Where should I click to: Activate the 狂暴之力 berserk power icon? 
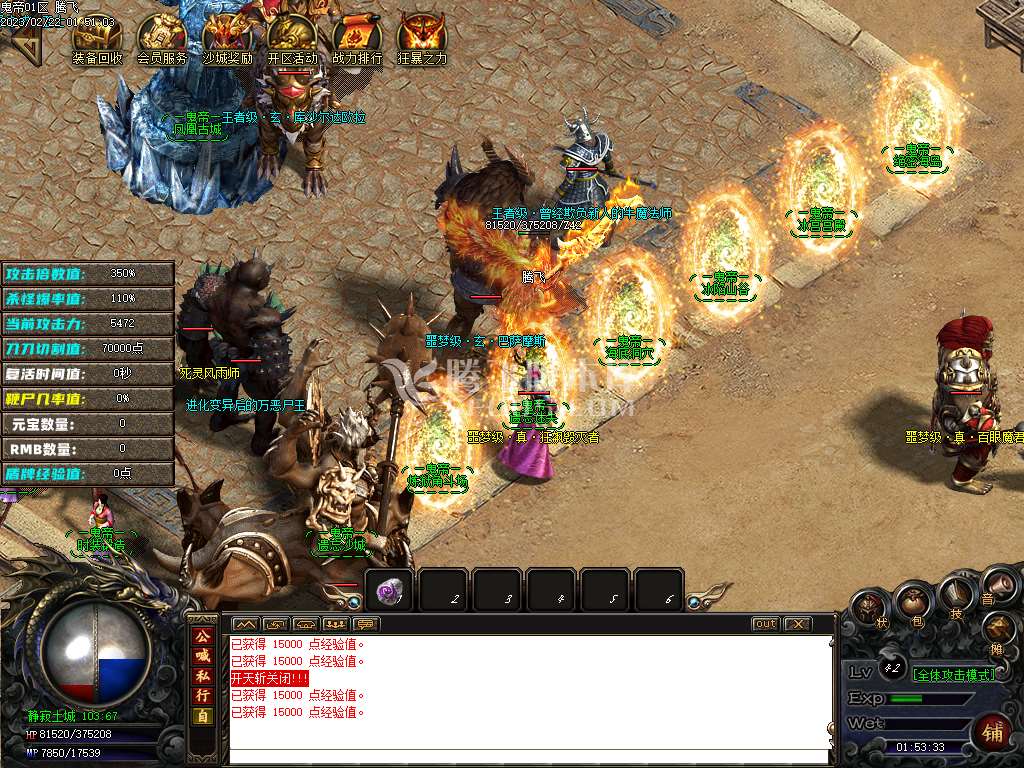pyautogui.click(x=422, y=38)
